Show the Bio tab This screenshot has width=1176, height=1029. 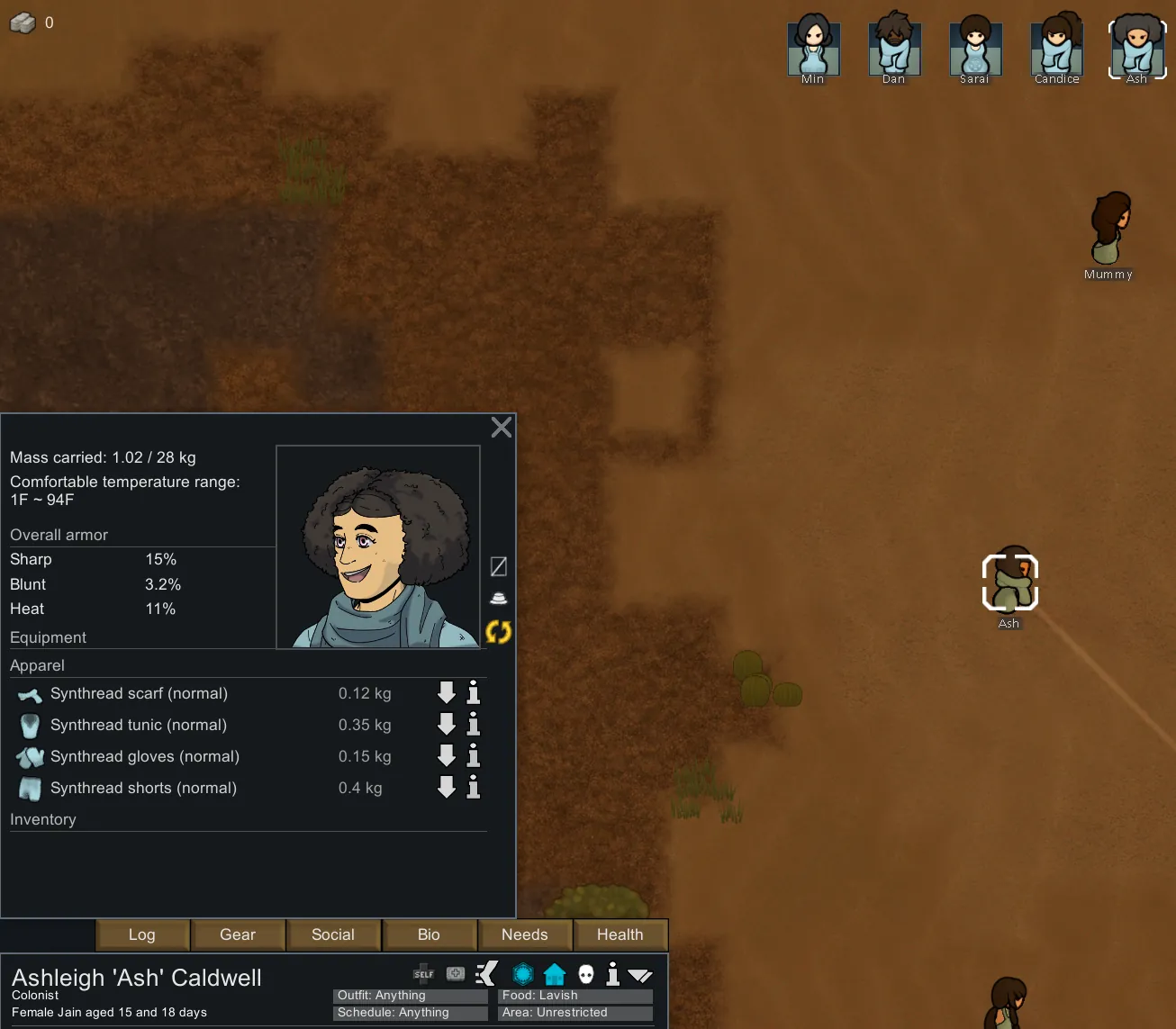pyautogui.click(x=429, y=934)
